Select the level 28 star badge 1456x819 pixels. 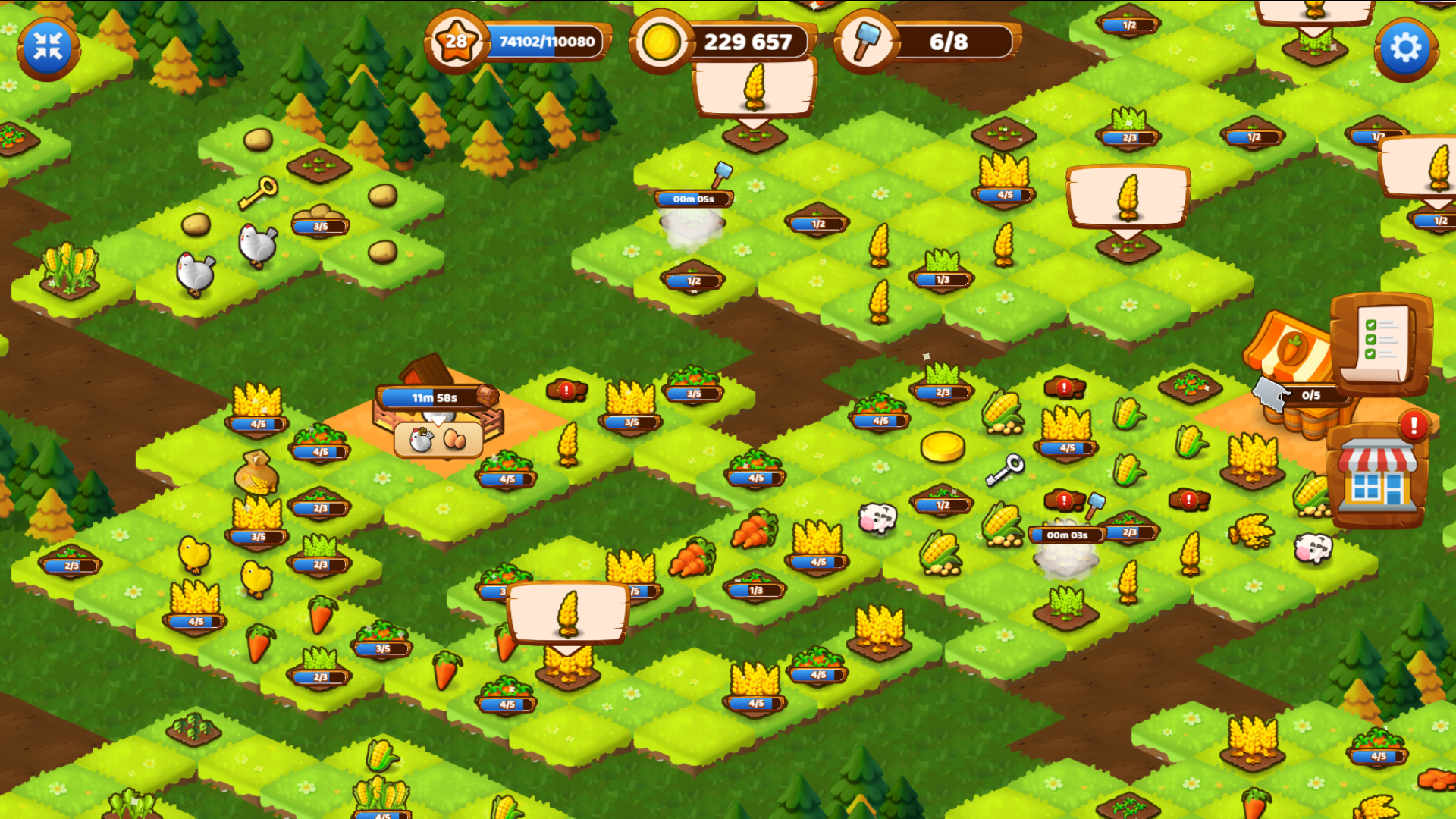click(x=456, y=42)
